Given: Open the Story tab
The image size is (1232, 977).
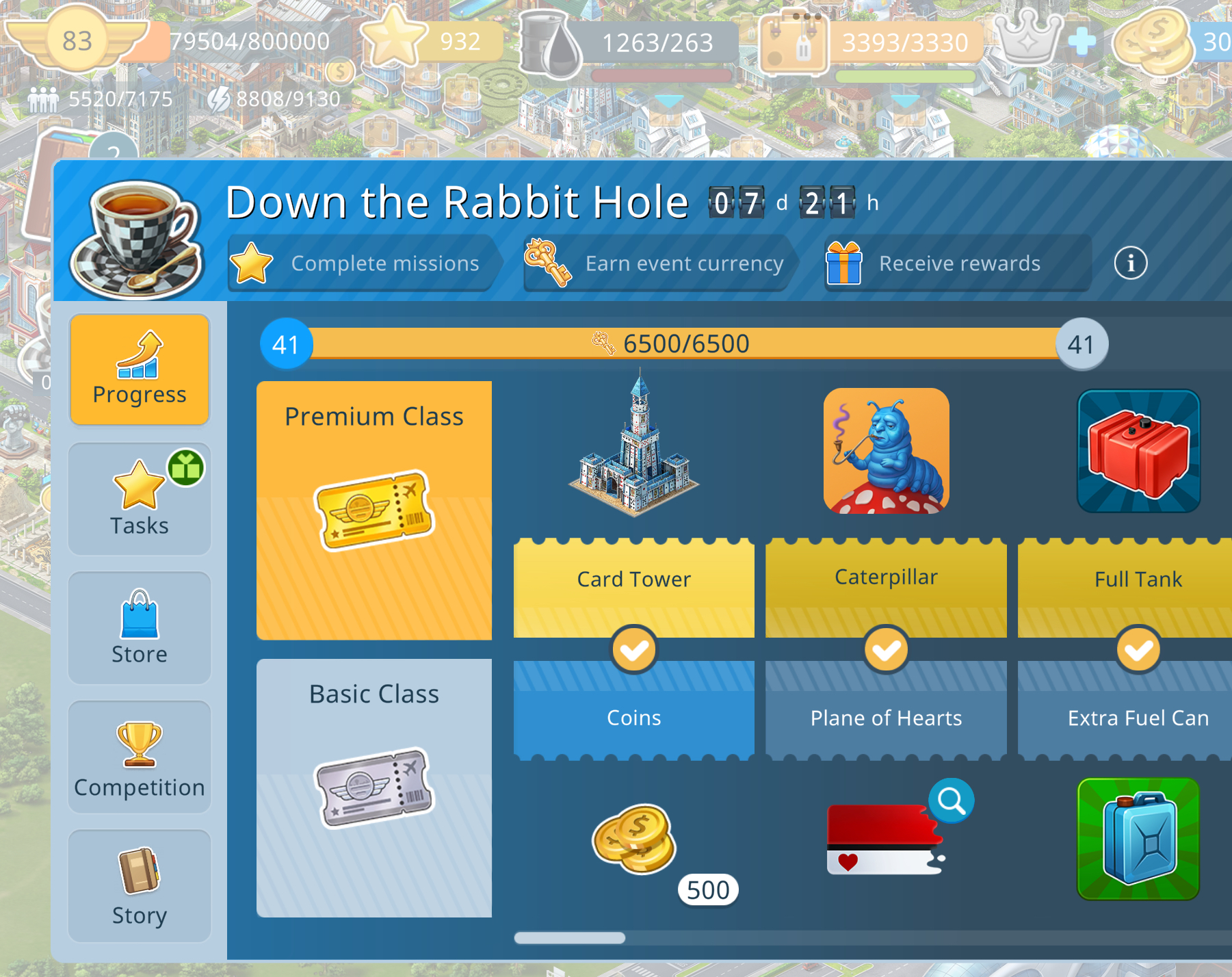Looking at the screenshot, I should click(140, 886).
